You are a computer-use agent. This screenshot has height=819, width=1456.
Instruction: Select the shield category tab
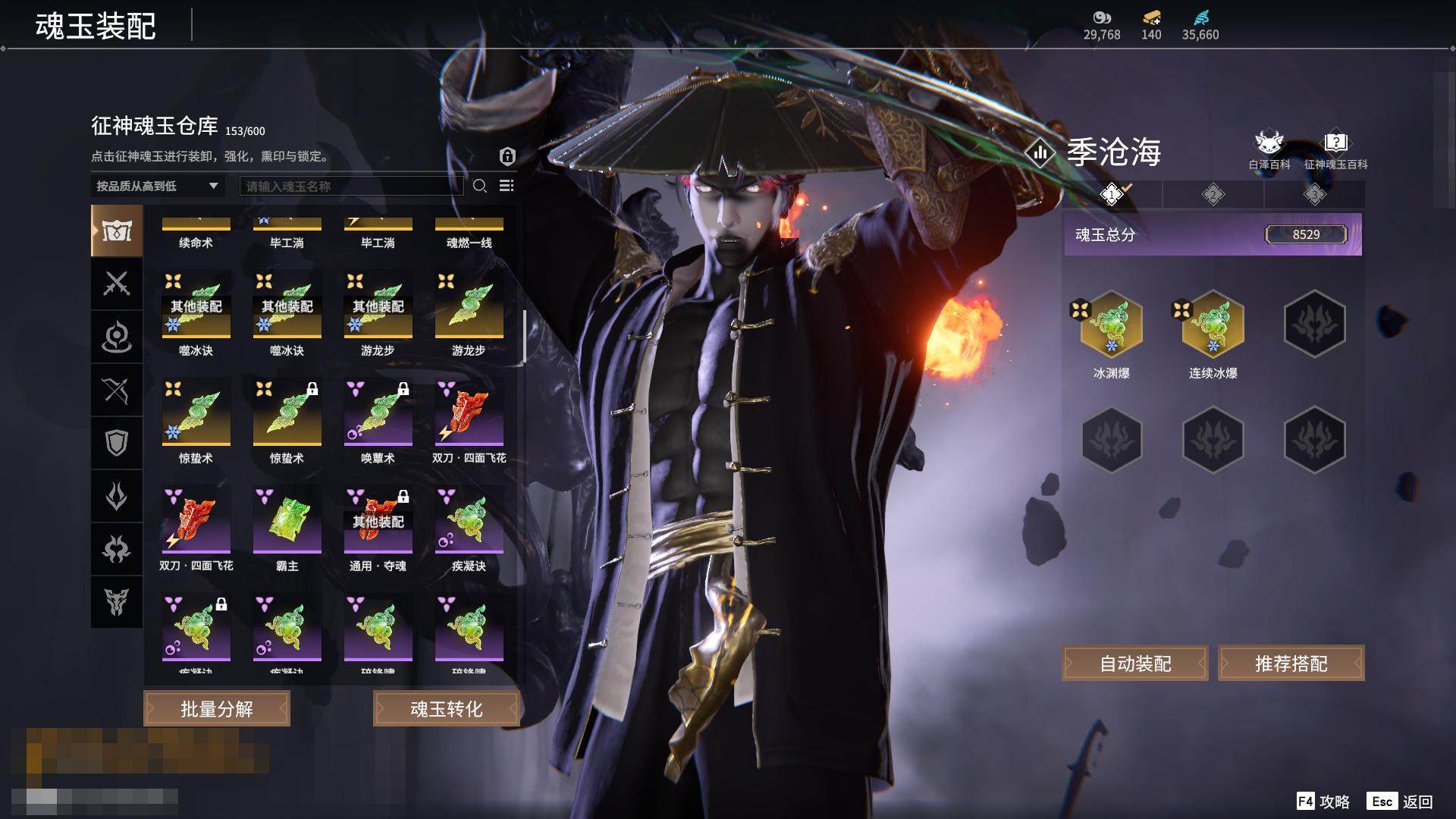116,443
